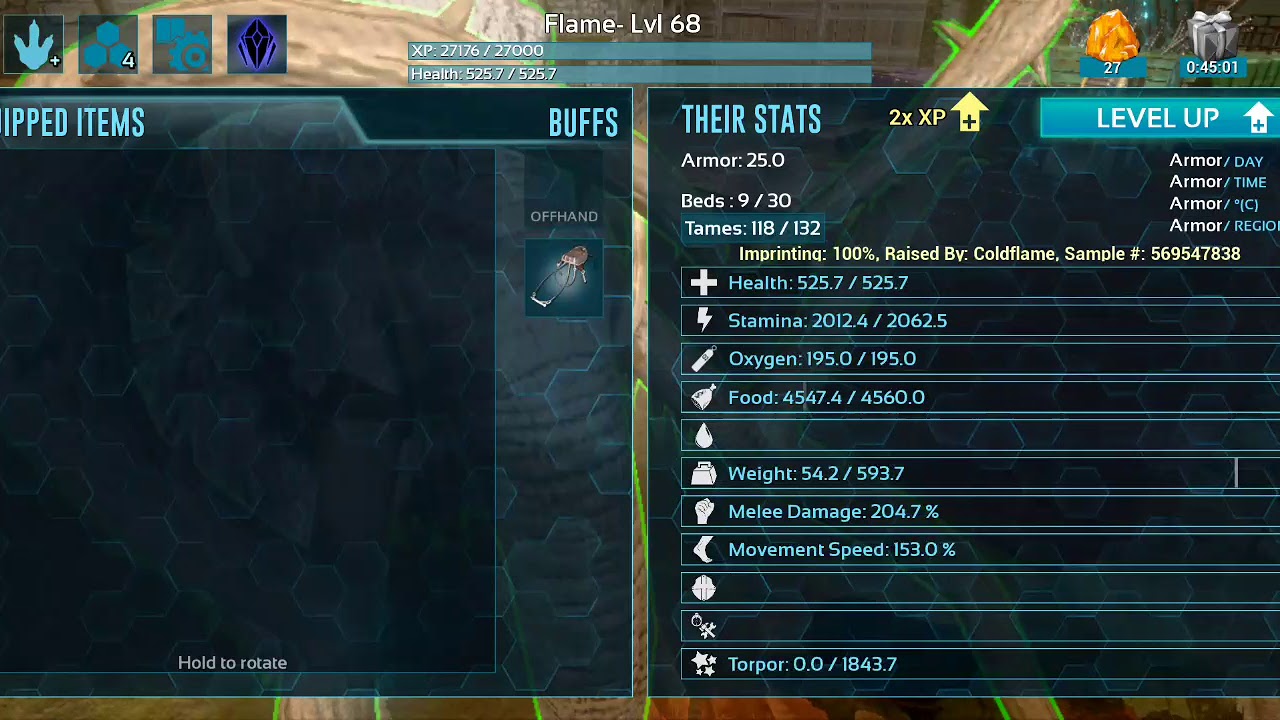Open the dino footprint plus icon
The image size is (1280, 720).
33,45
